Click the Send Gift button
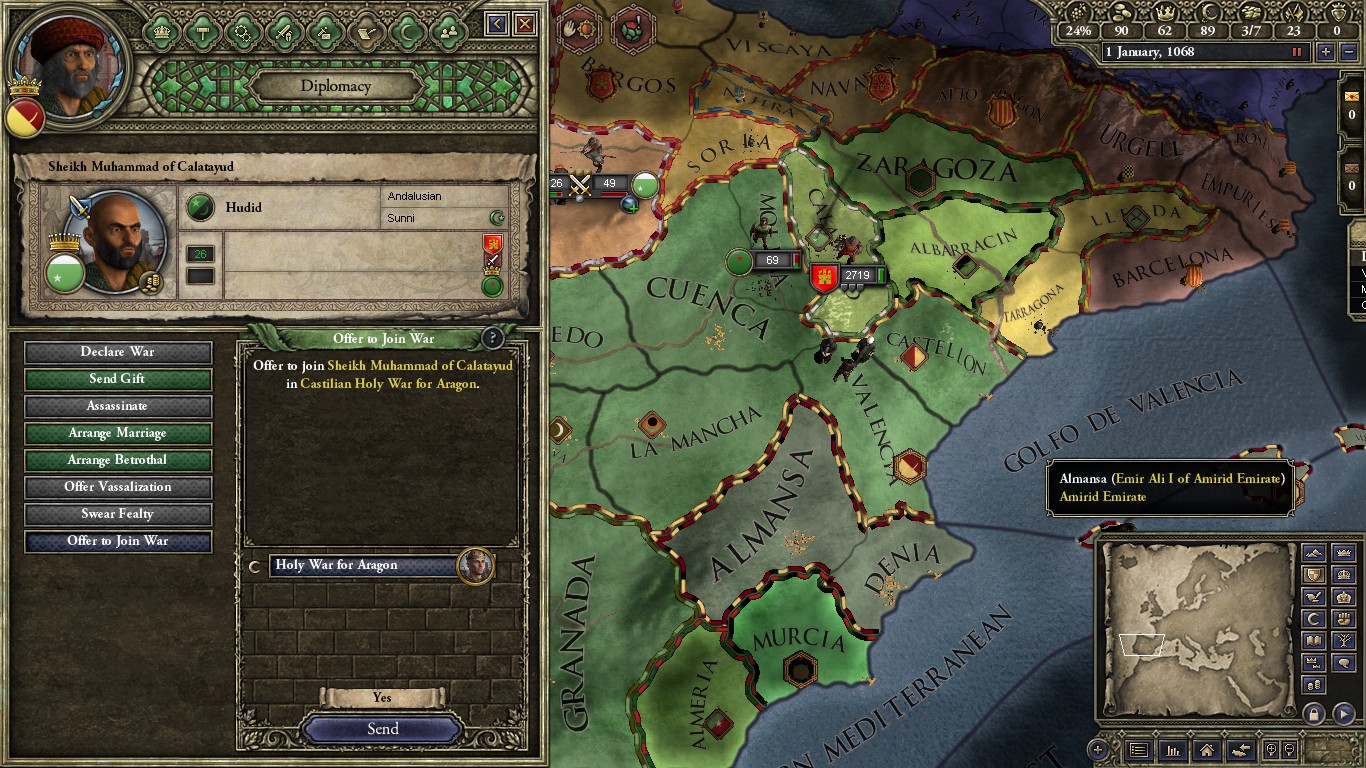This screenshot has height=768, width=1366. 118,379
